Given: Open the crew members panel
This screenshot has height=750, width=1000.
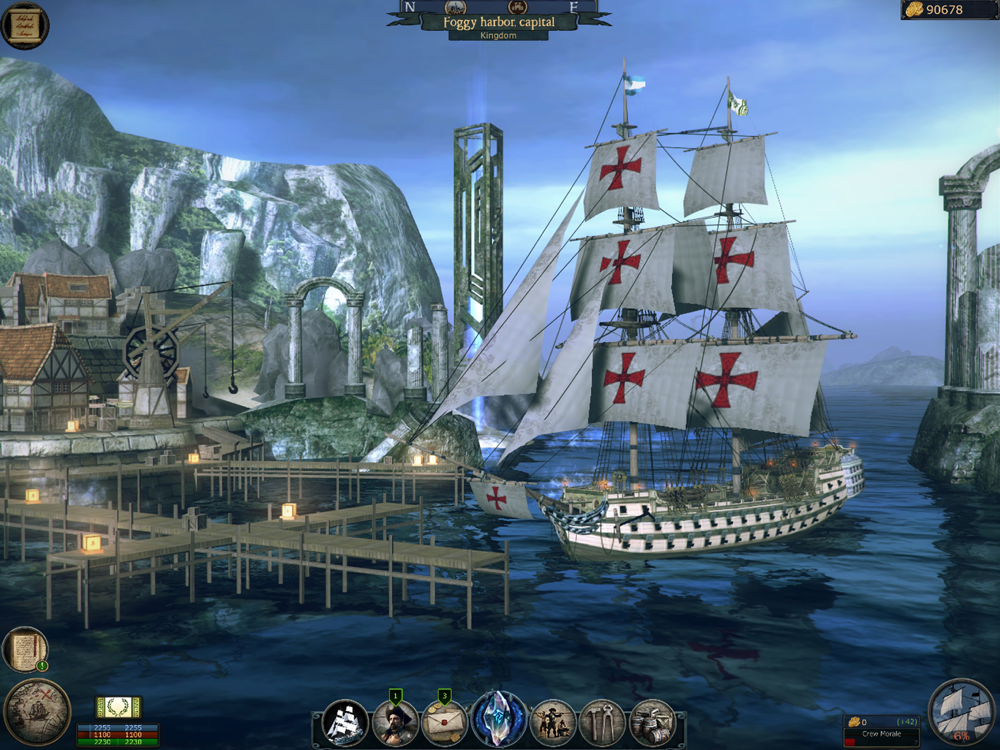Looking at the screenshot, I should click(x=552, y=722).
